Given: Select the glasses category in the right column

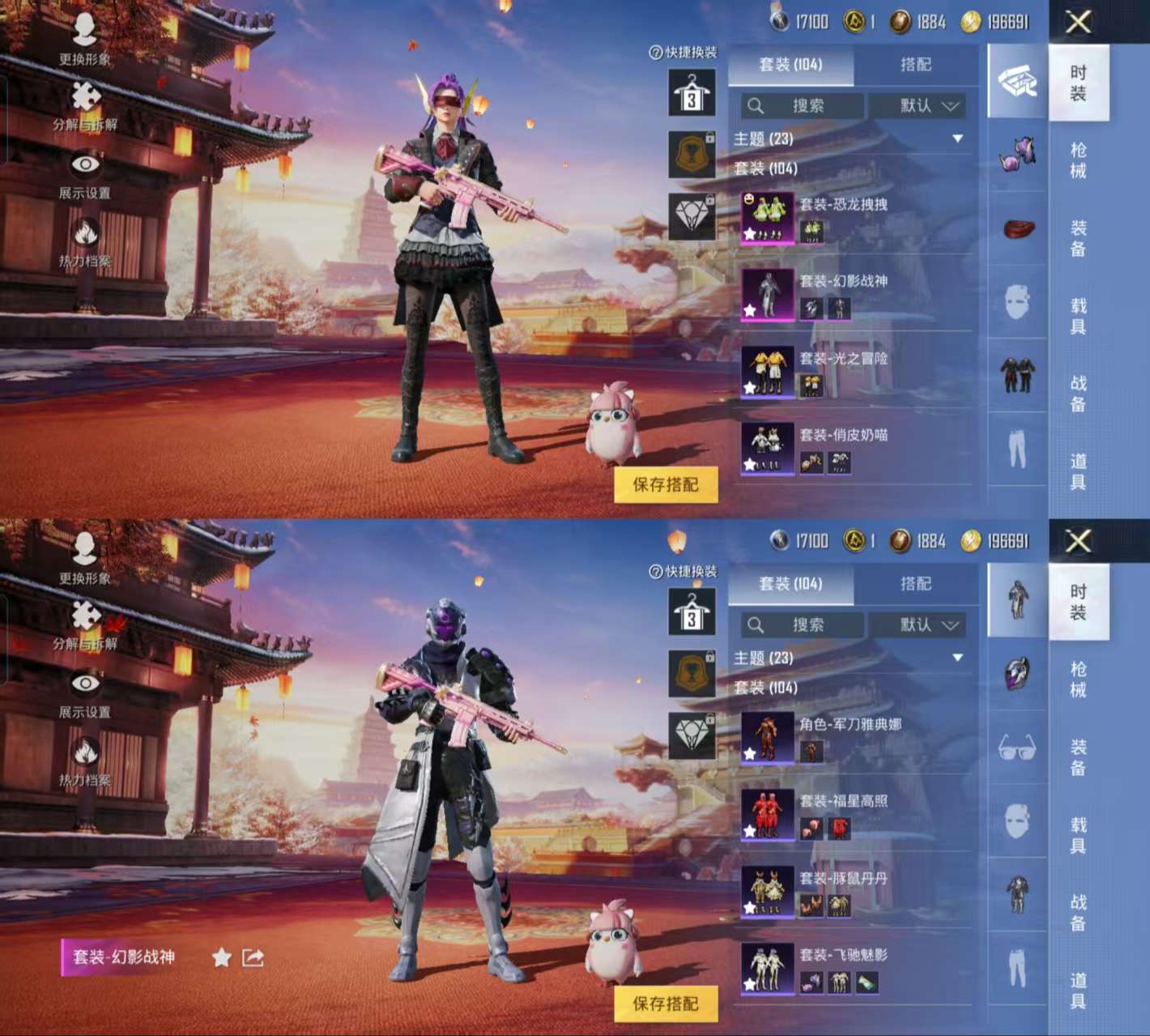Looking at the screenshot, I should coord(1017,751).
